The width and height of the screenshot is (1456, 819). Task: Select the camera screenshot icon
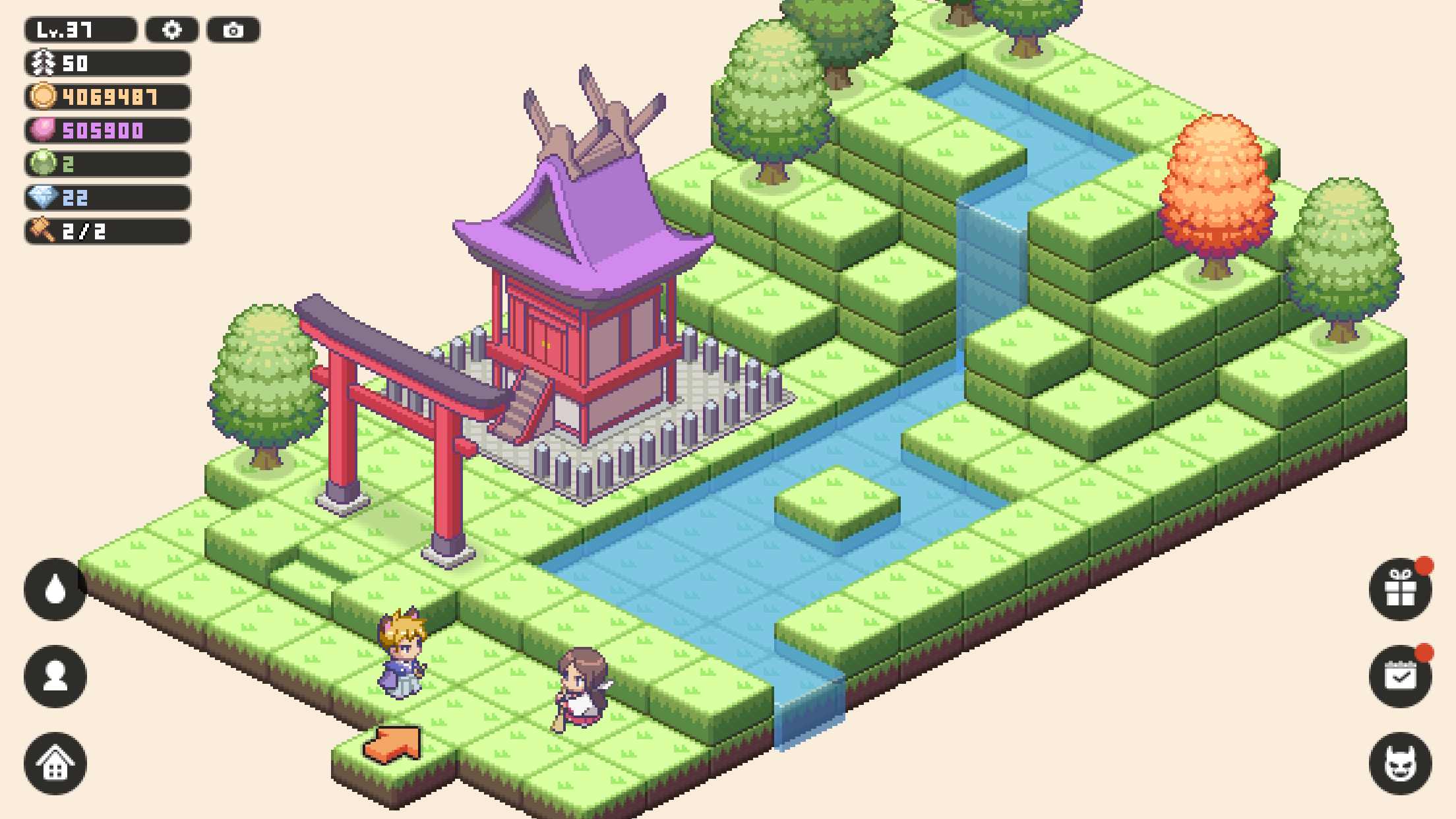[232, 29]
